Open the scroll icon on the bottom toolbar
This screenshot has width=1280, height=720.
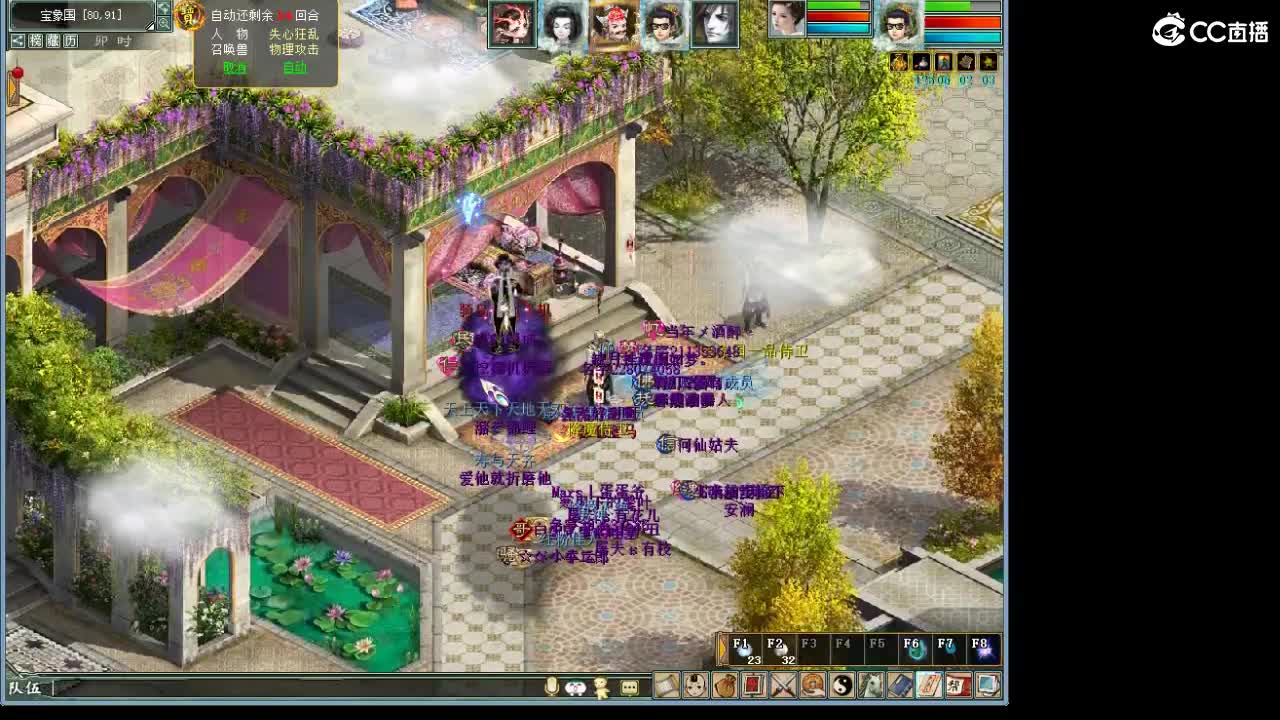(666, 686)
